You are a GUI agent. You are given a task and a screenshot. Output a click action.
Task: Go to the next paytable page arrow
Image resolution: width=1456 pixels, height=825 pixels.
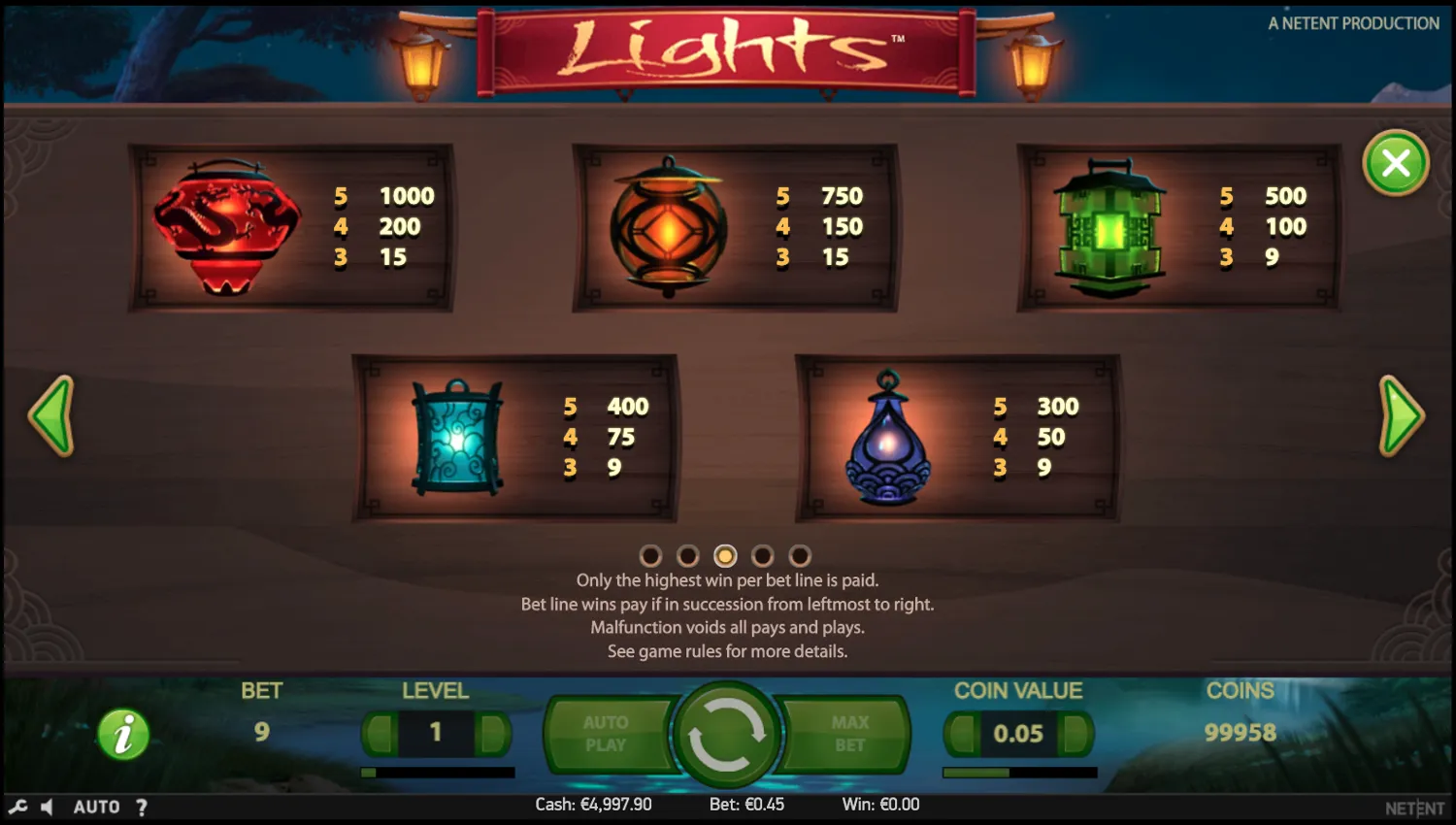pyautogui.click(x=1401, y=415)
